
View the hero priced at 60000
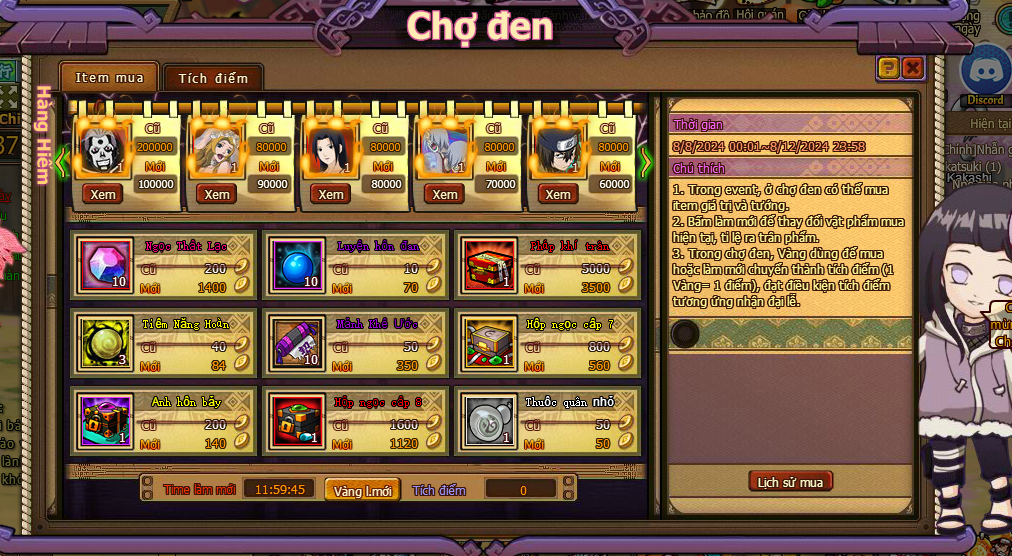click(x=558, y=194)
